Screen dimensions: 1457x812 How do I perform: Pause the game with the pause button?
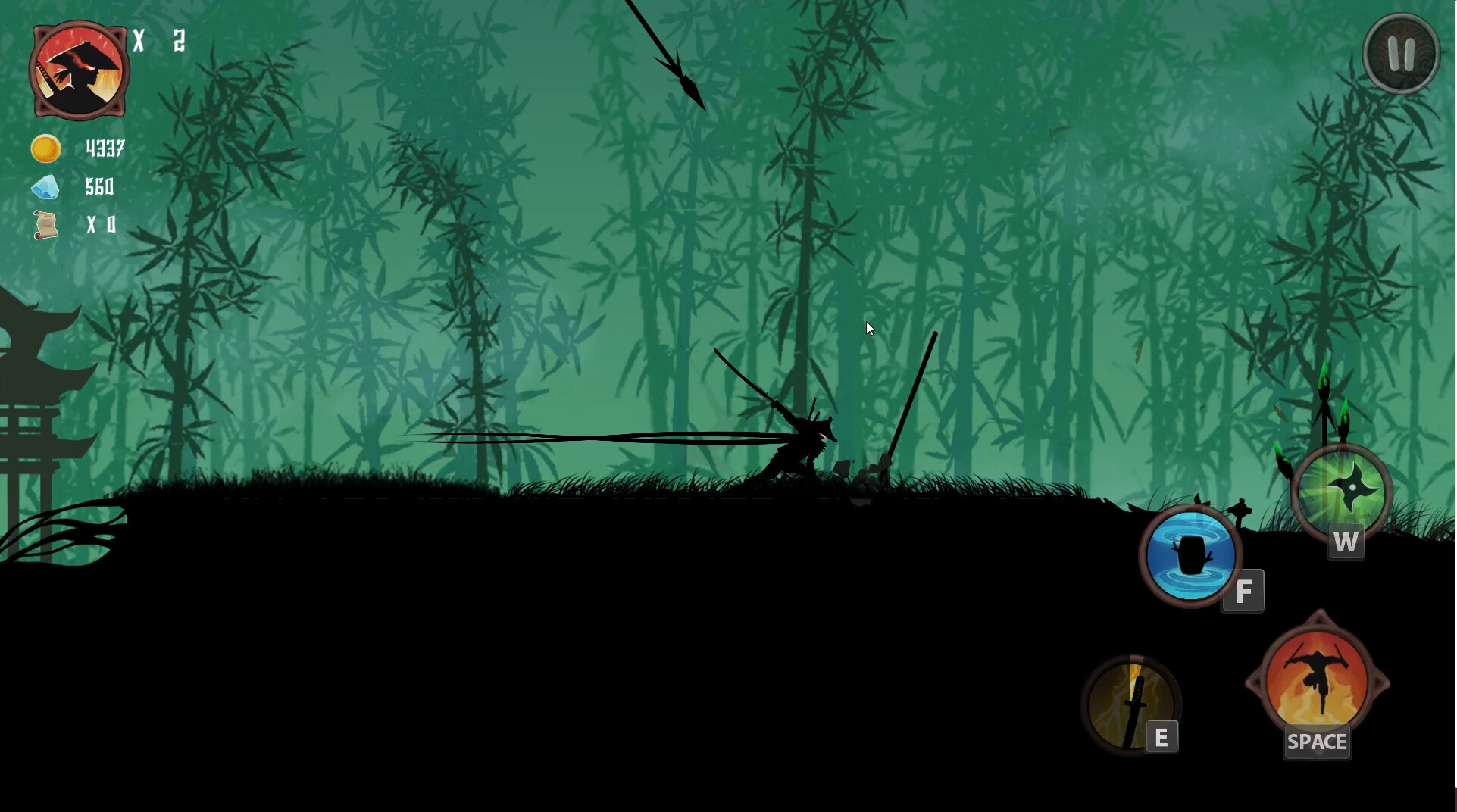(x=1400, y=54)
